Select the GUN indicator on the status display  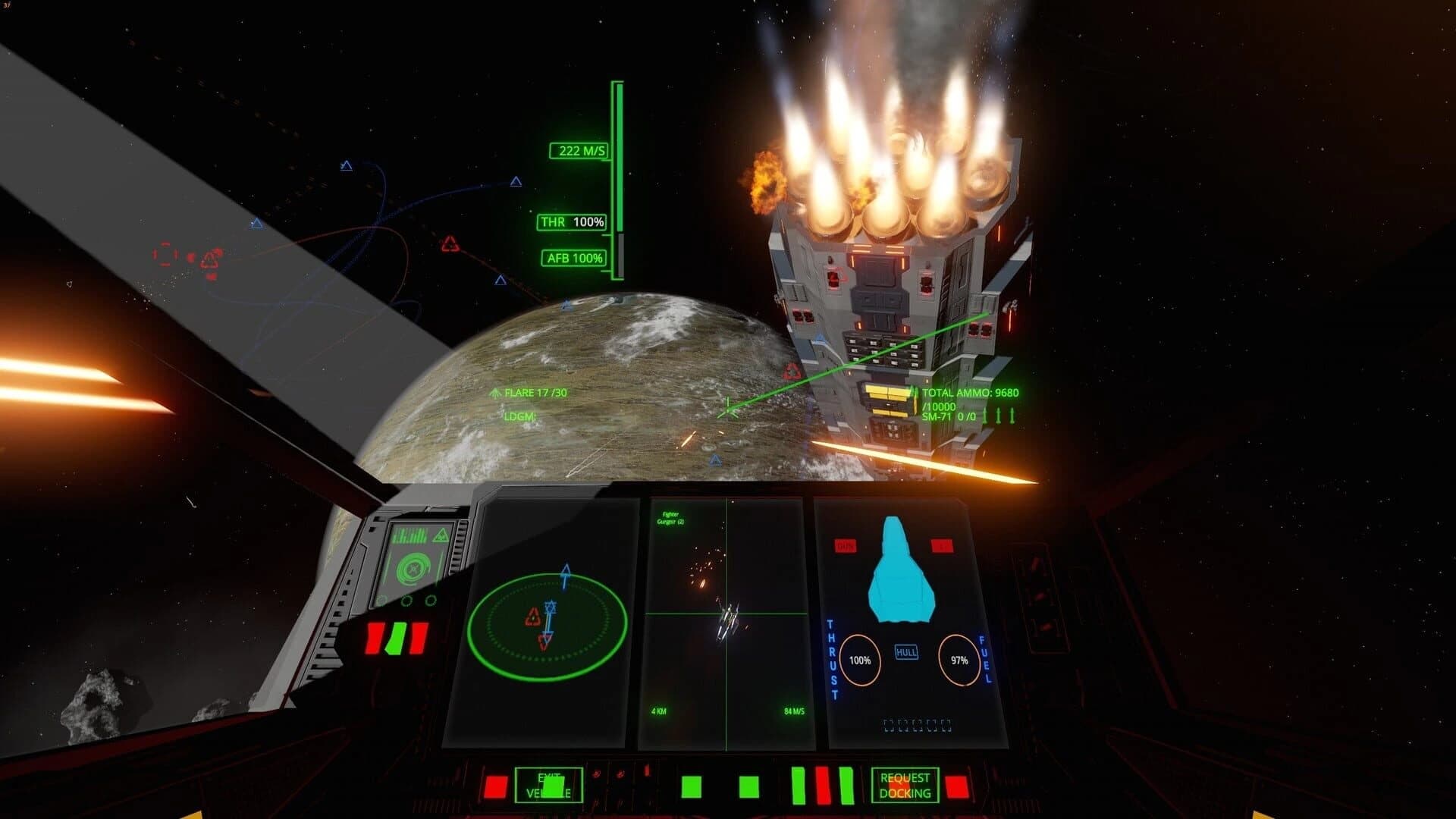coord(843,543)
